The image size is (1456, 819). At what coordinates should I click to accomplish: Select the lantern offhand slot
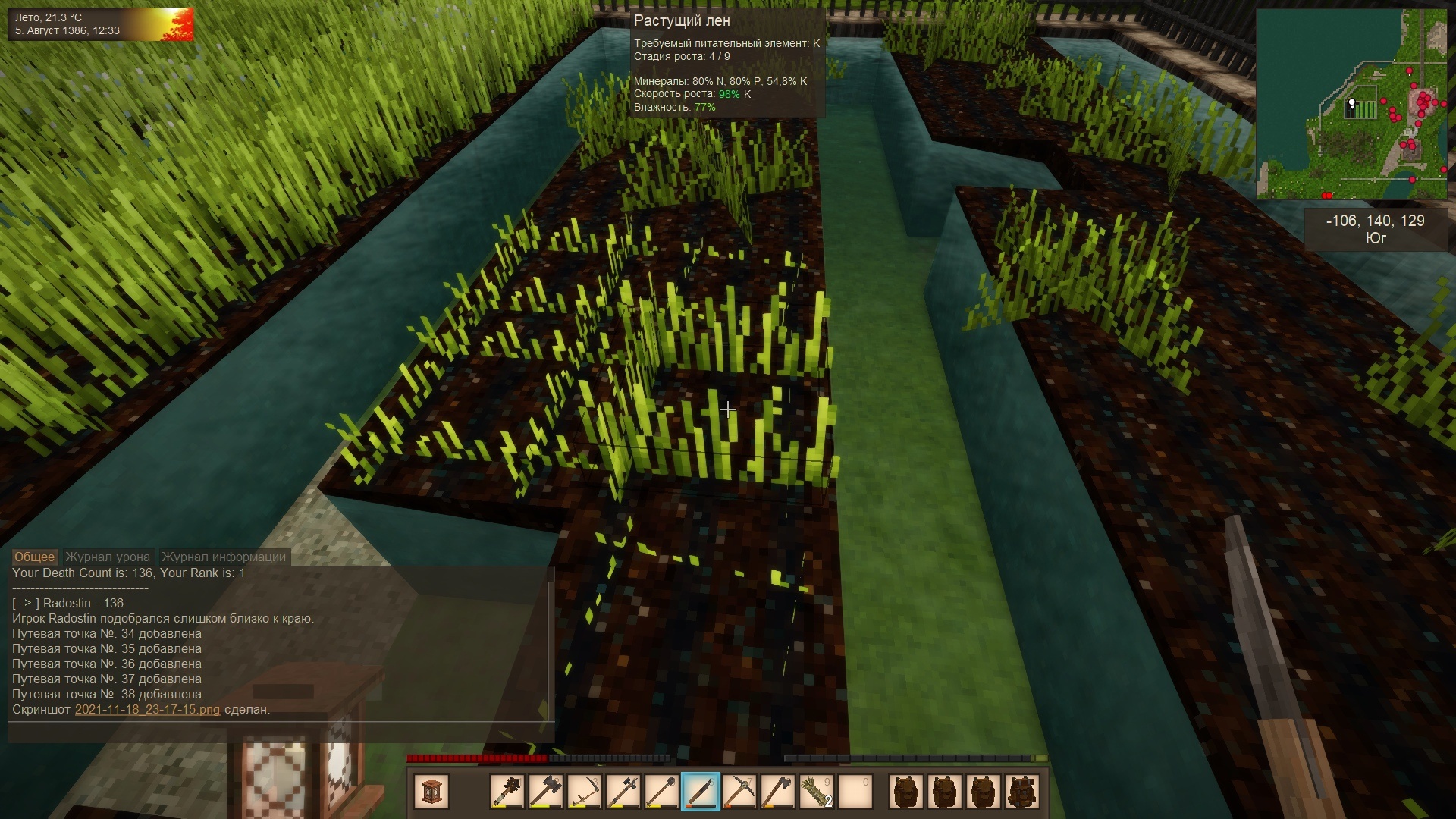tap(431, 792)
